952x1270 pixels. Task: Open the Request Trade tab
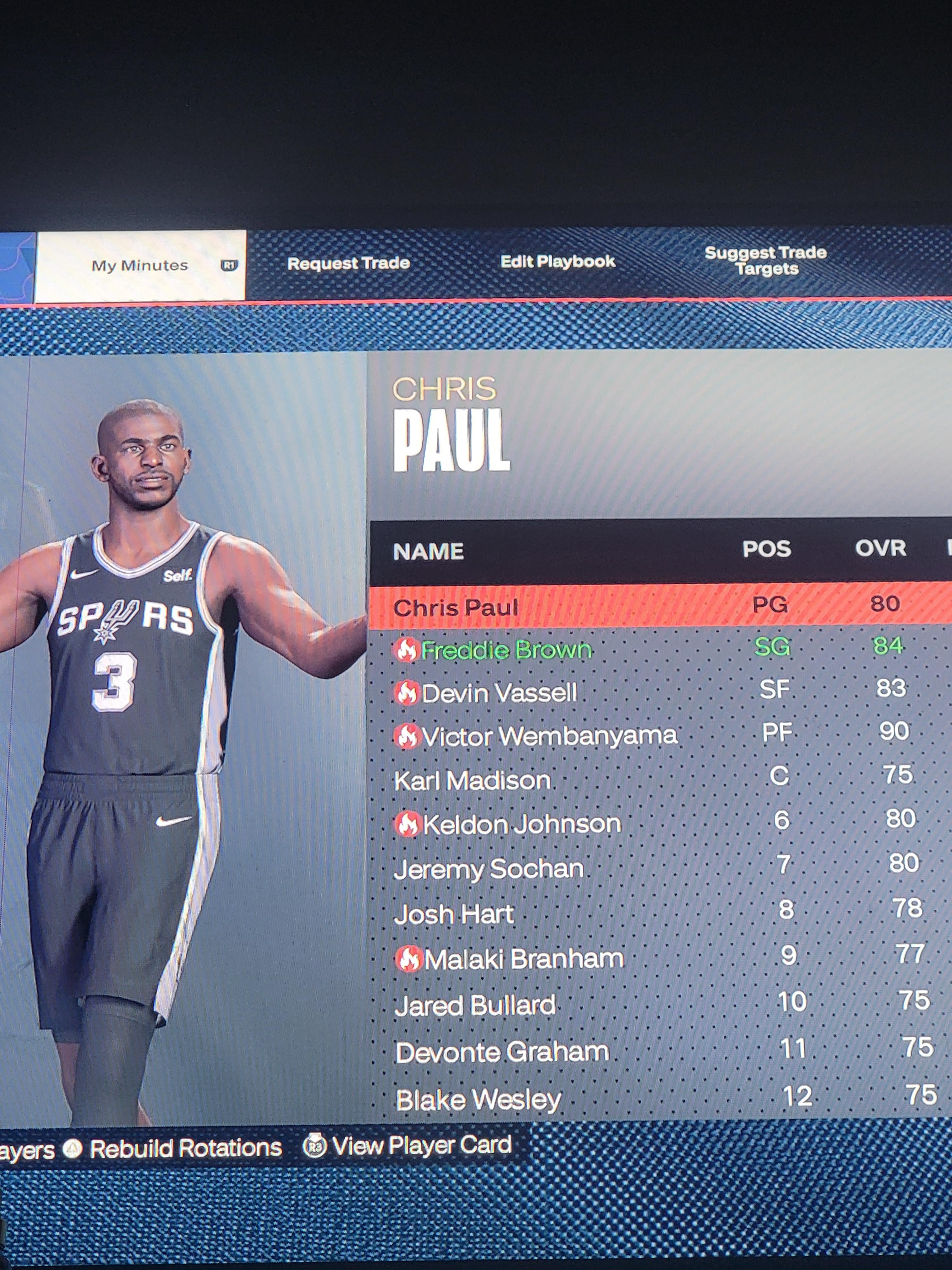[348, 264]
